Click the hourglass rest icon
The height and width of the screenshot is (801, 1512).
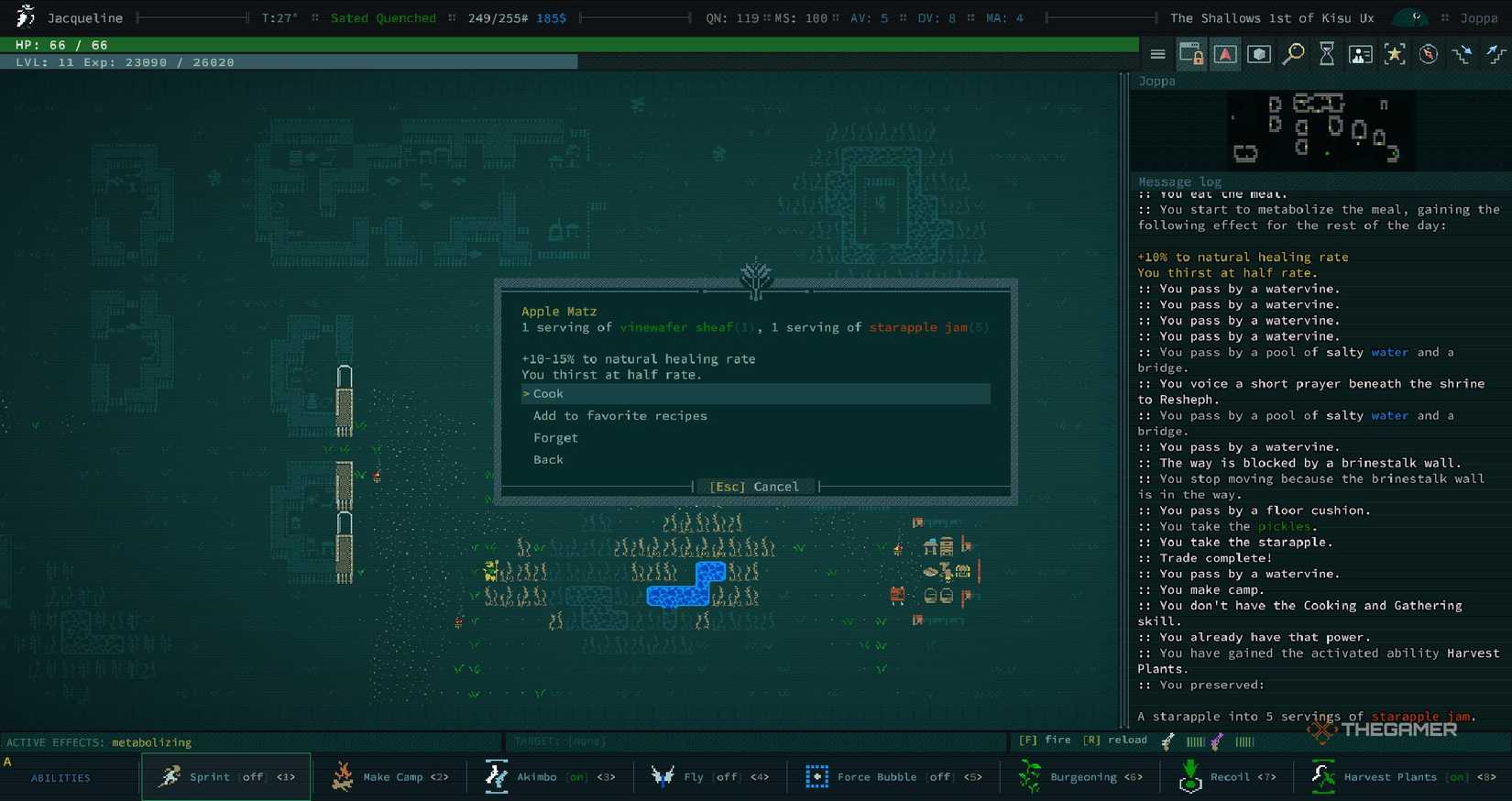[x=1327, y=53]
